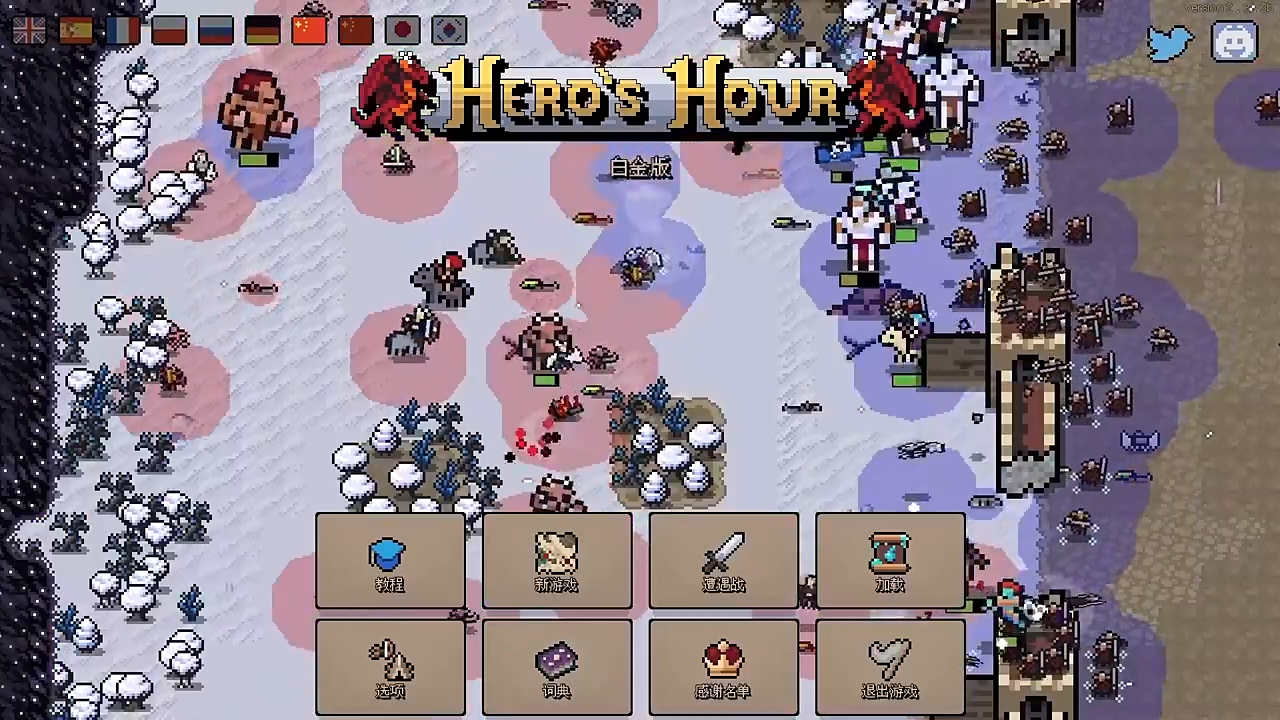Click 退出游戏 to quit the game
1280x720 pixels.
click(890, 667)
